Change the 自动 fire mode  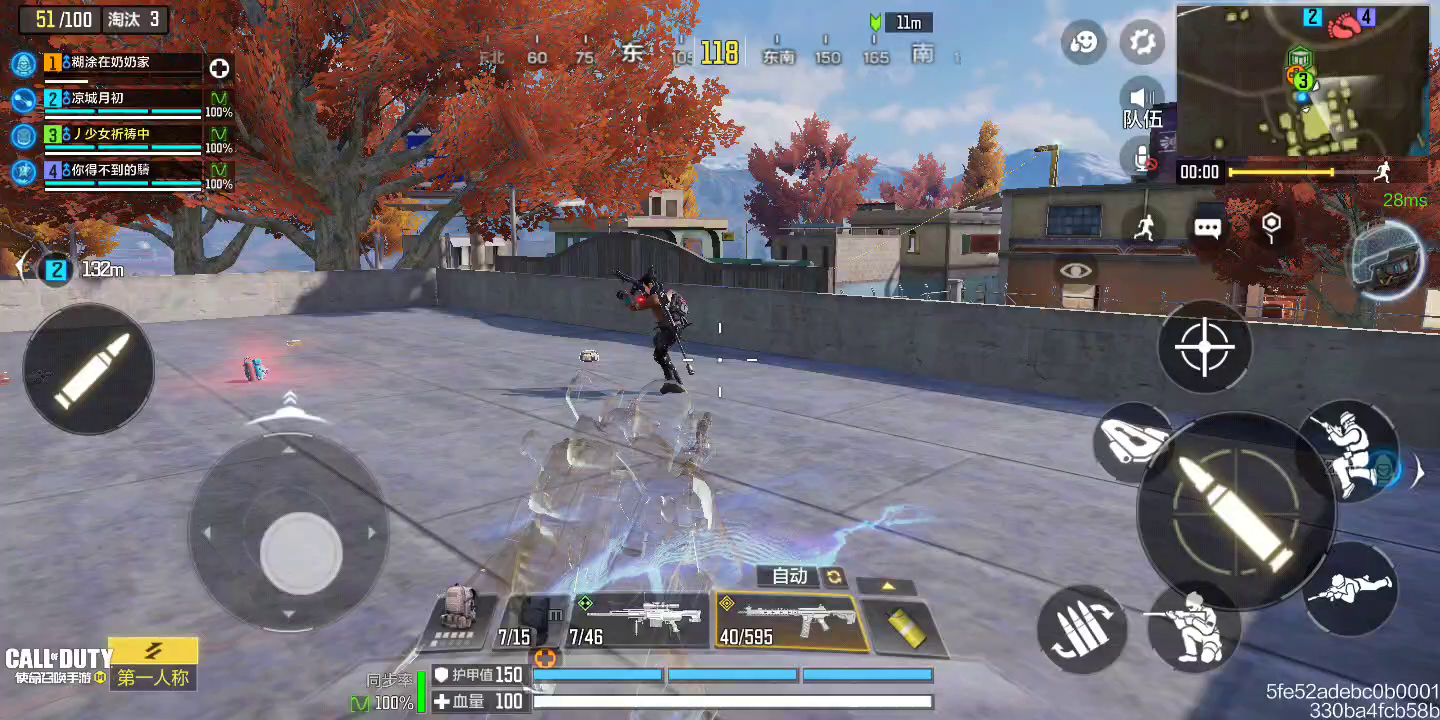pos(802,576)
